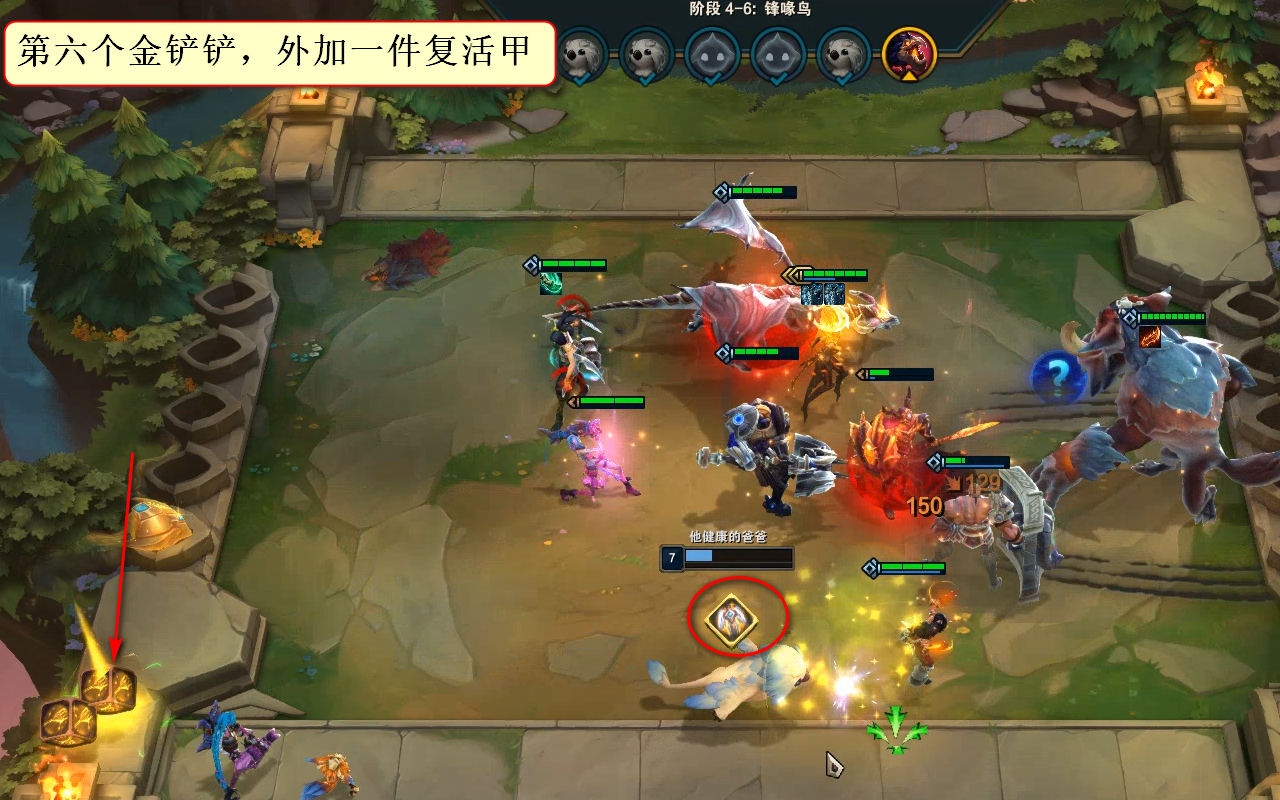Screen dimensions: 1280x800
Task: Select the current Raptors round icon
Action: (909, 52)
